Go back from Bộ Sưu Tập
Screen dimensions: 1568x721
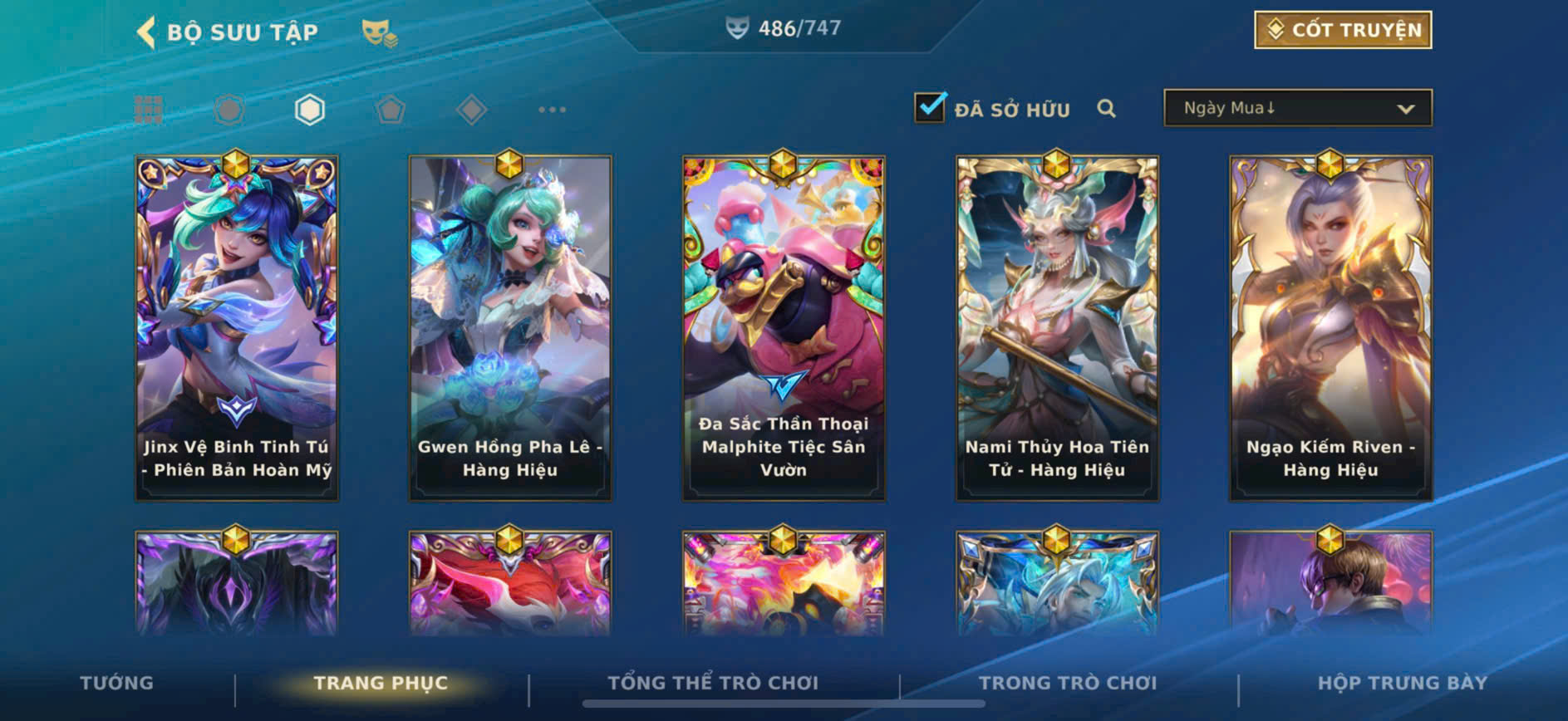[146, 32]
